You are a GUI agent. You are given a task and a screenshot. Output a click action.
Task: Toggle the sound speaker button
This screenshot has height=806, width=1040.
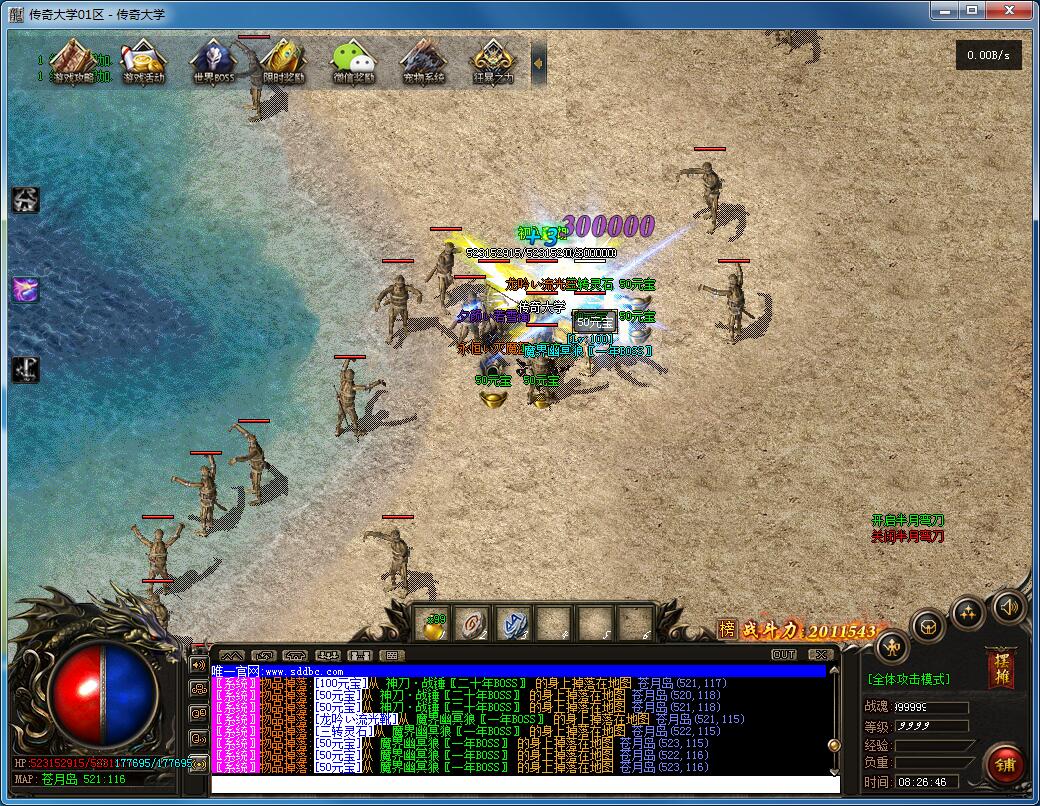[1008, 606]
